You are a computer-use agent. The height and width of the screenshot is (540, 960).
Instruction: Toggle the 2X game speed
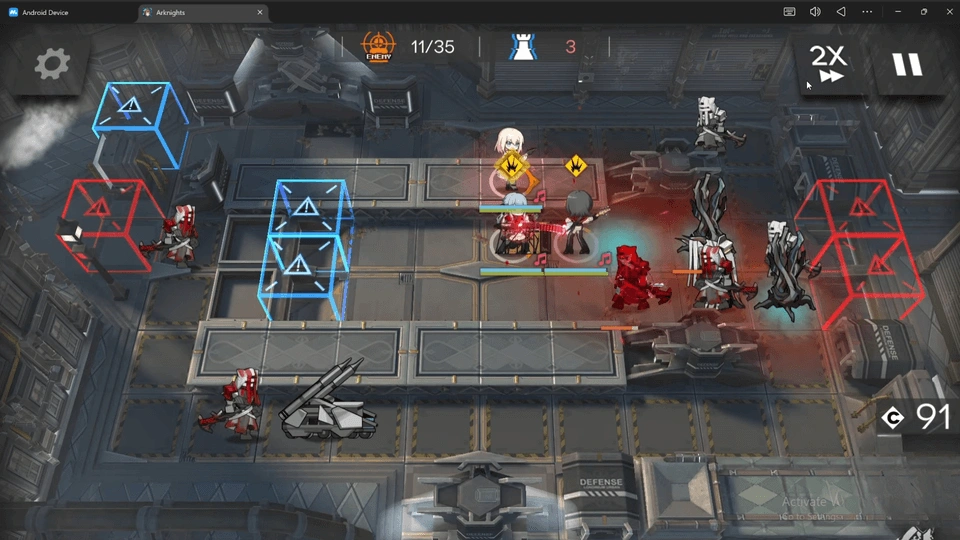pyautogui.click(x=829, y=65)
